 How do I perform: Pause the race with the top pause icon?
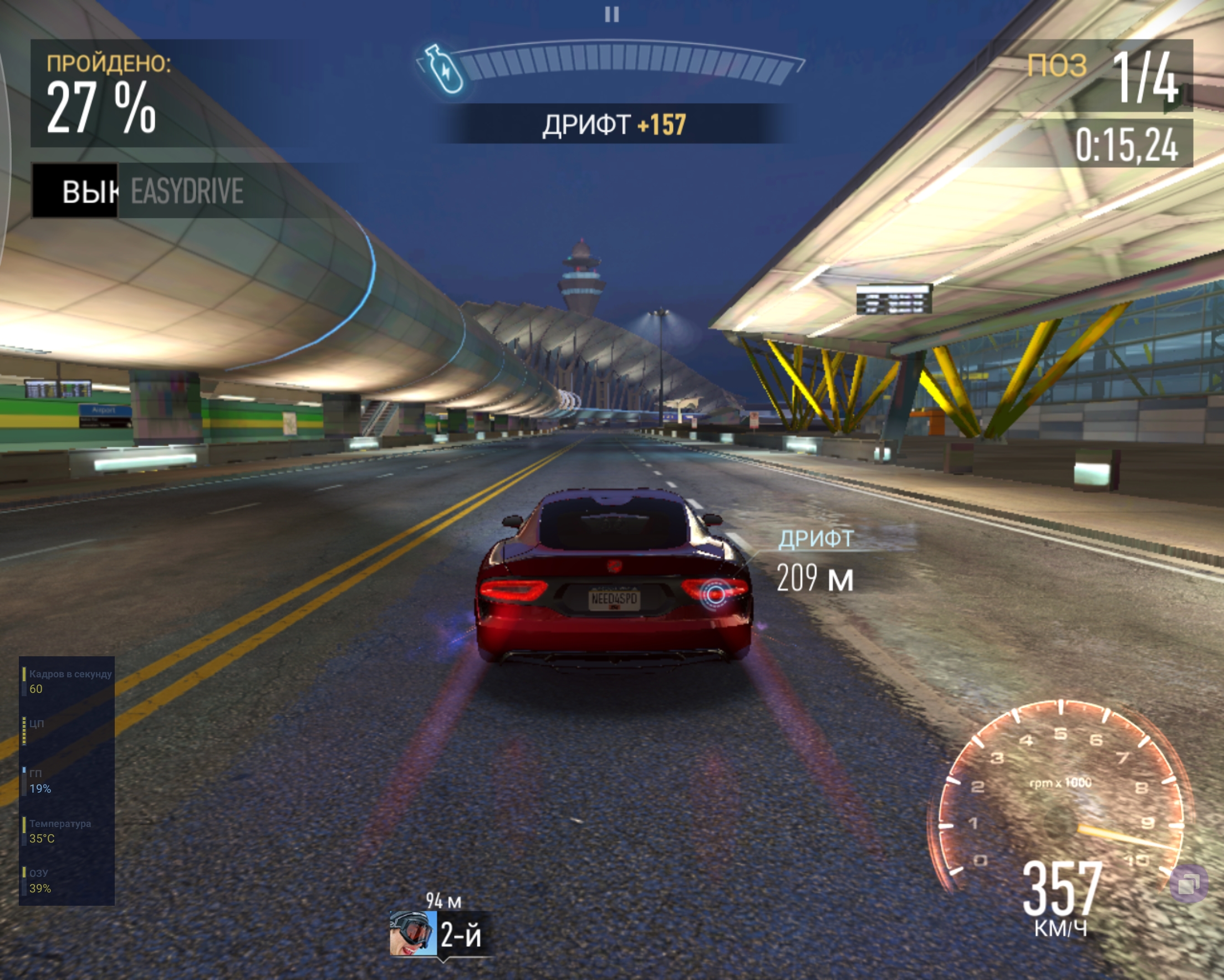611,14
